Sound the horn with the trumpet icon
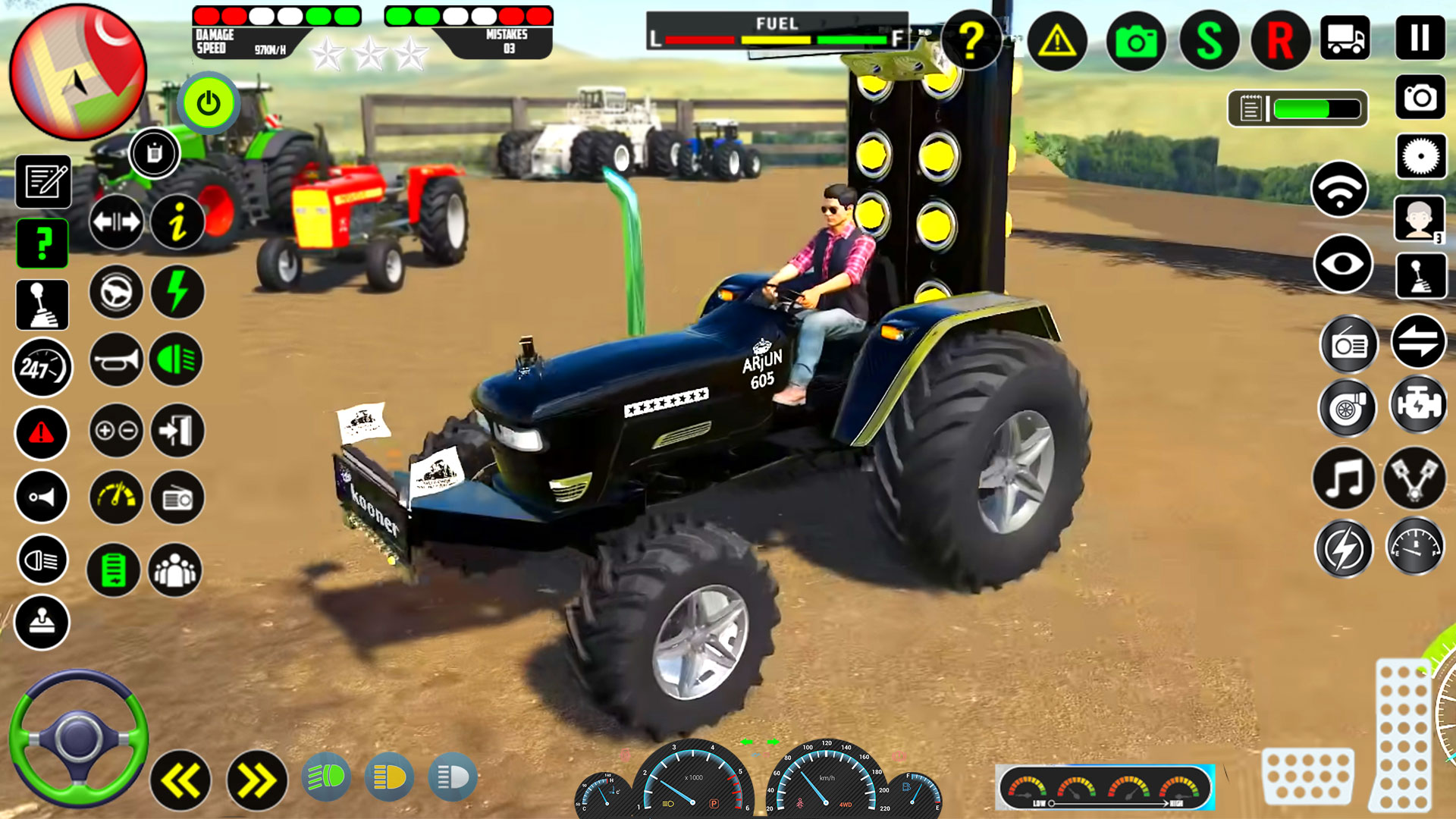This screenshot has width=1456, height=819. tap(115, 360)
